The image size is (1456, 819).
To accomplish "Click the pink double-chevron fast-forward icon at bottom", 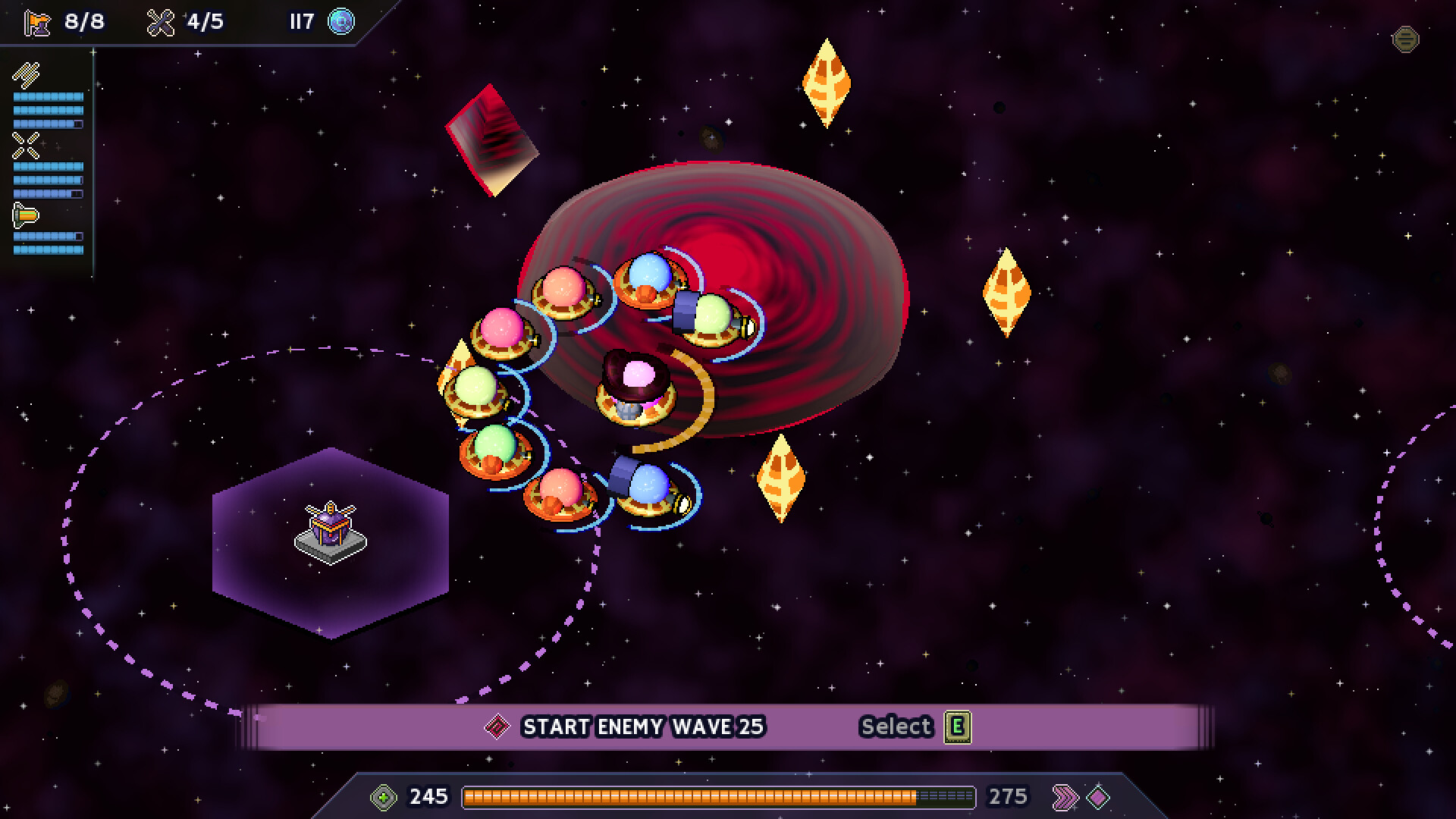I will [x=1066, y=796].
